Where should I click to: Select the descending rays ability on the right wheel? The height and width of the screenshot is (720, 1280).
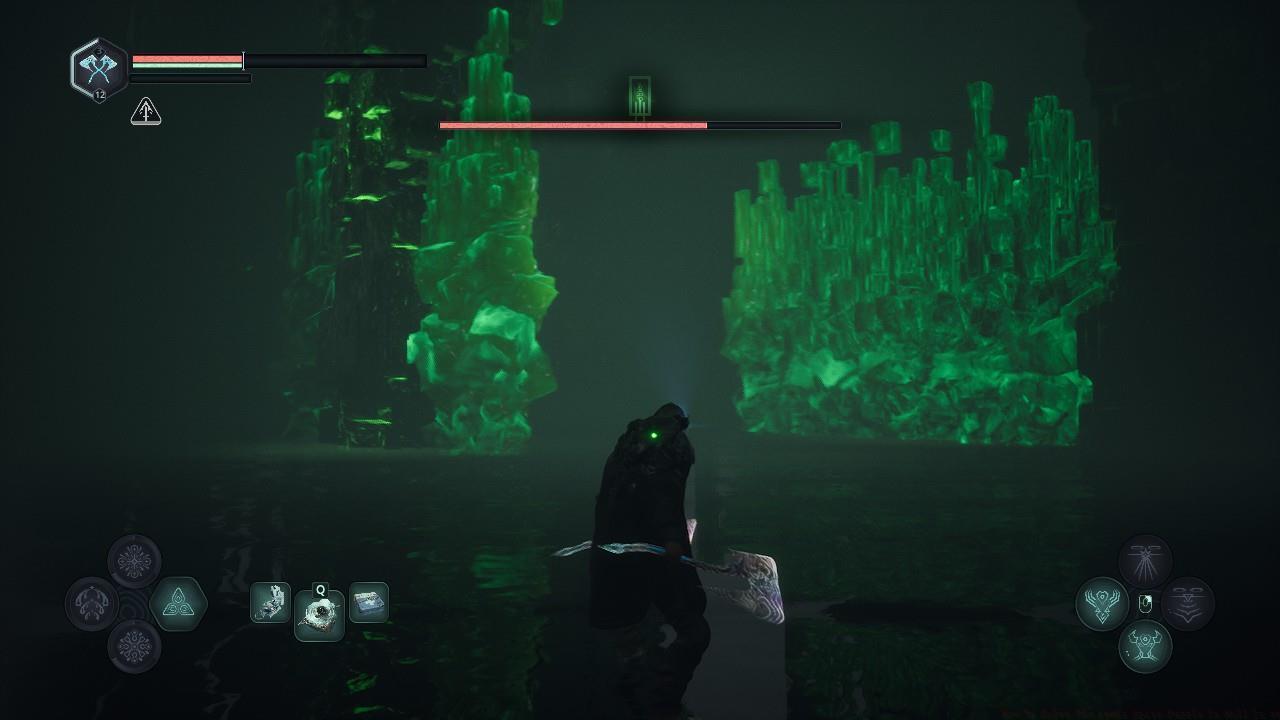pyautogui.click(x=1144, y=560)
